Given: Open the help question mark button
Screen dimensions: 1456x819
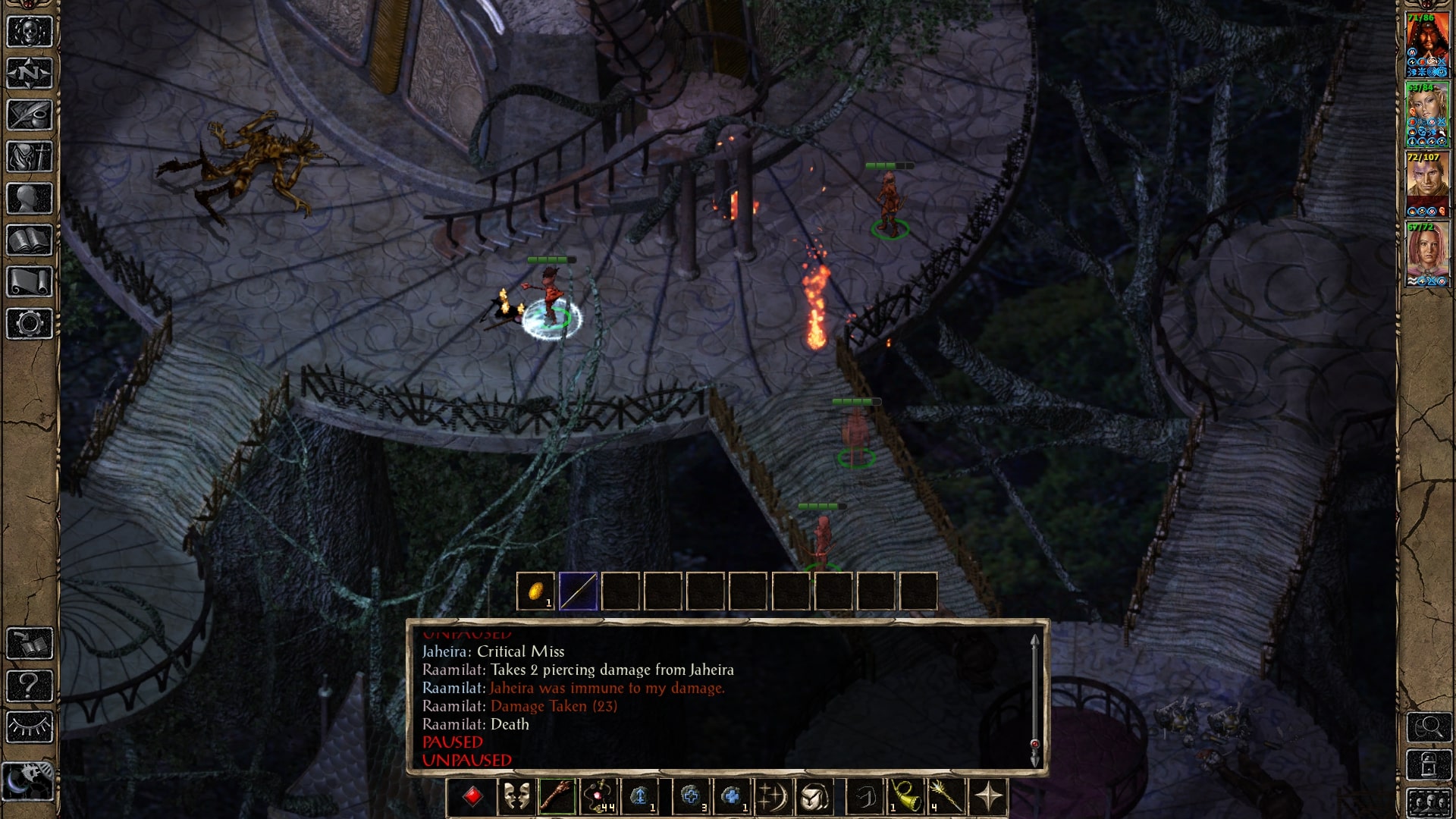Looking at the screenshot, I should tap(30, 686).
